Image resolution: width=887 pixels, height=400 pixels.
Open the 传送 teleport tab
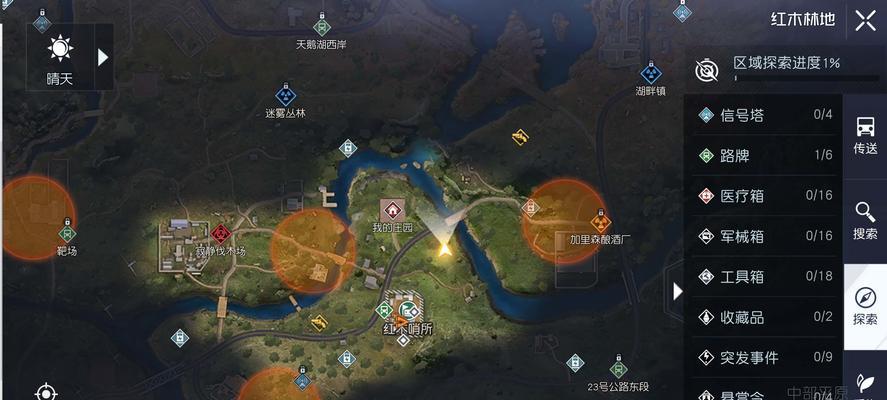(x=865, y=135)
